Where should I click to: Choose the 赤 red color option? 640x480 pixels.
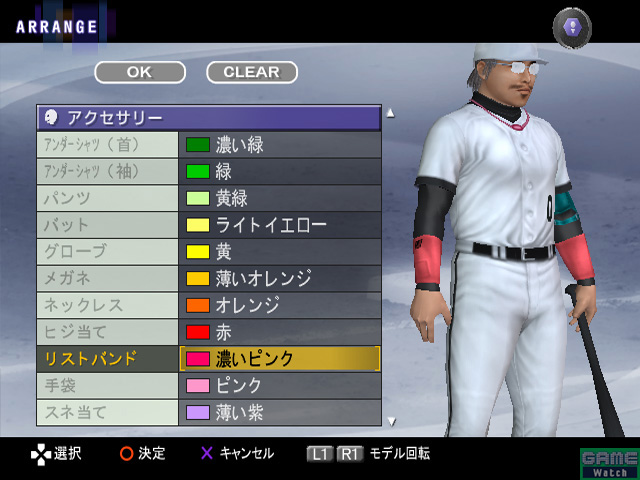point(279,331)
